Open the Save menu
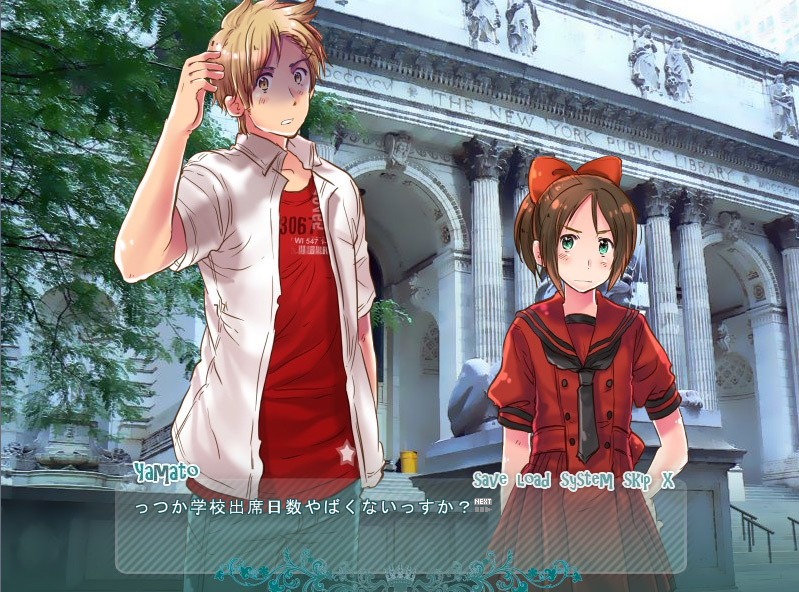The width and height of the screenshot is (799, 592). (491, 480)
